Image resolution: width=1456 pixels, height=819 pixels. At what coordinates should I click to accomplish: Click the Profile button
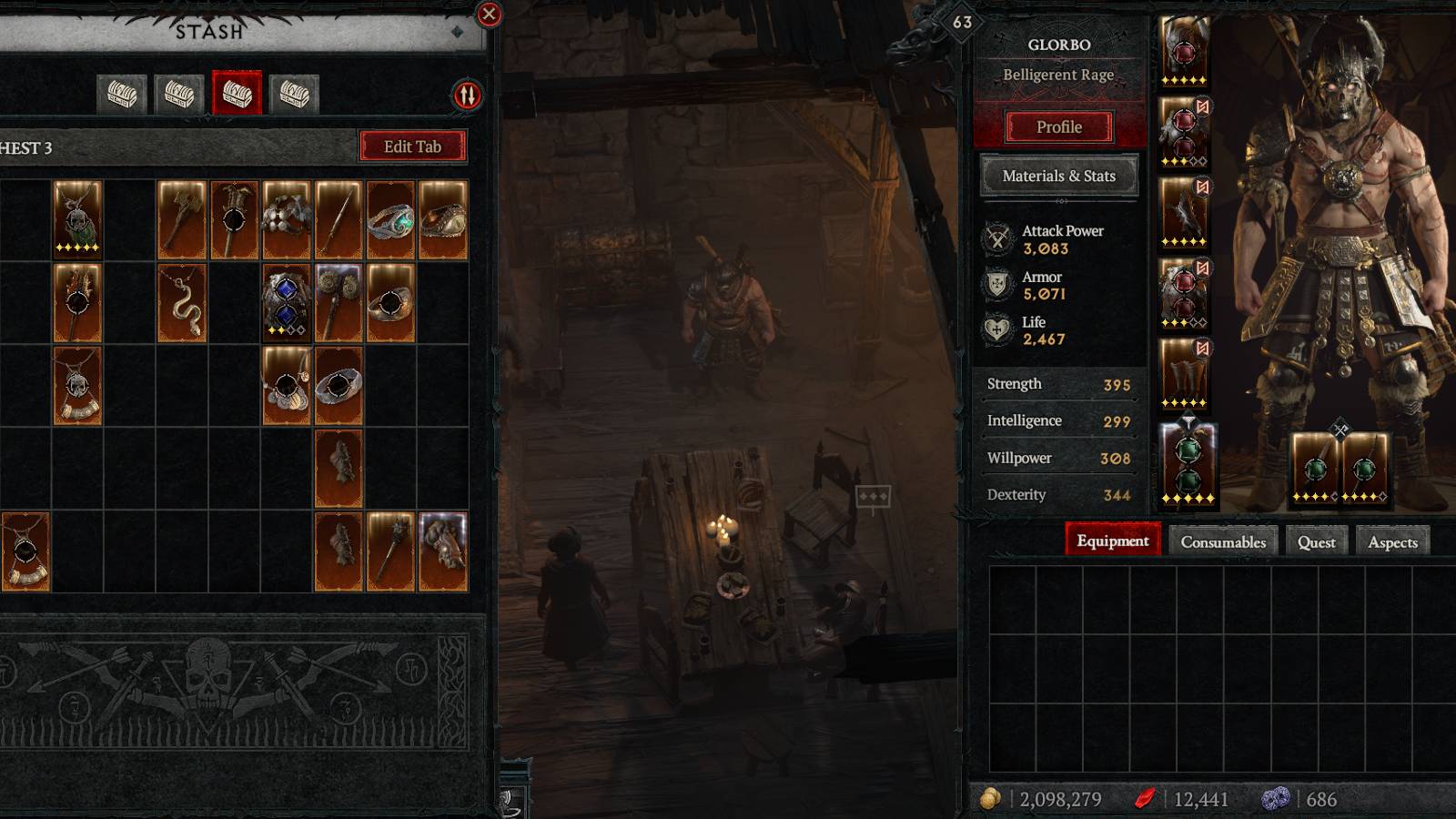[x=1058, y=126]
